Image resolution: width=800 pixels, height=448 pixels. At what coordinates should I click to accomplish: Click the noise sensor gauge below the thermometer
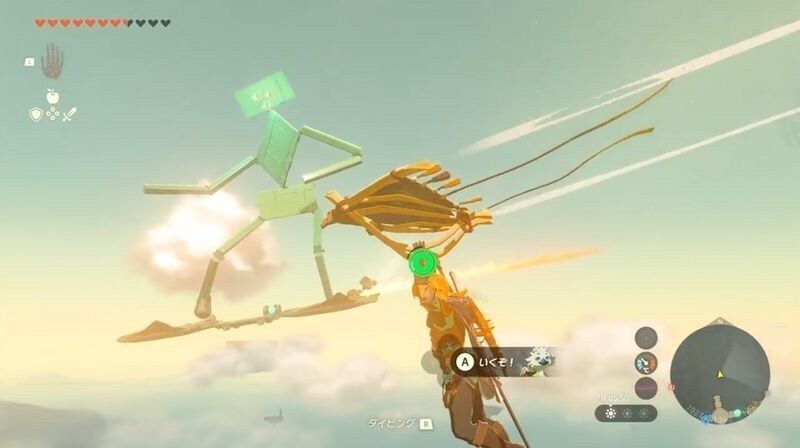[647, 387]
